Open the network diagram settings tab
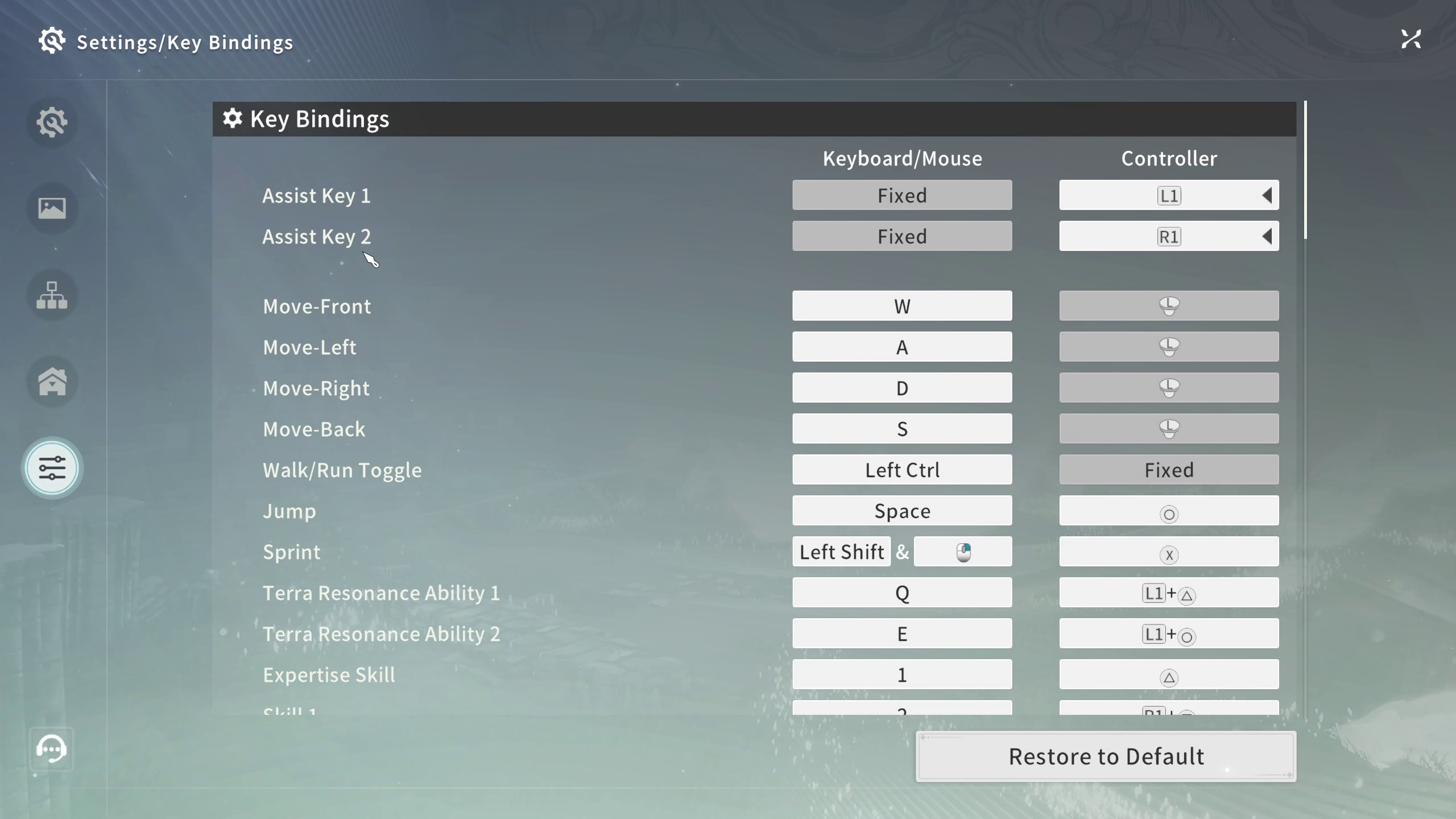Image resolution: width=1456 pixels, height=819 pixels. pyautogui.click(x=52, y=295)
